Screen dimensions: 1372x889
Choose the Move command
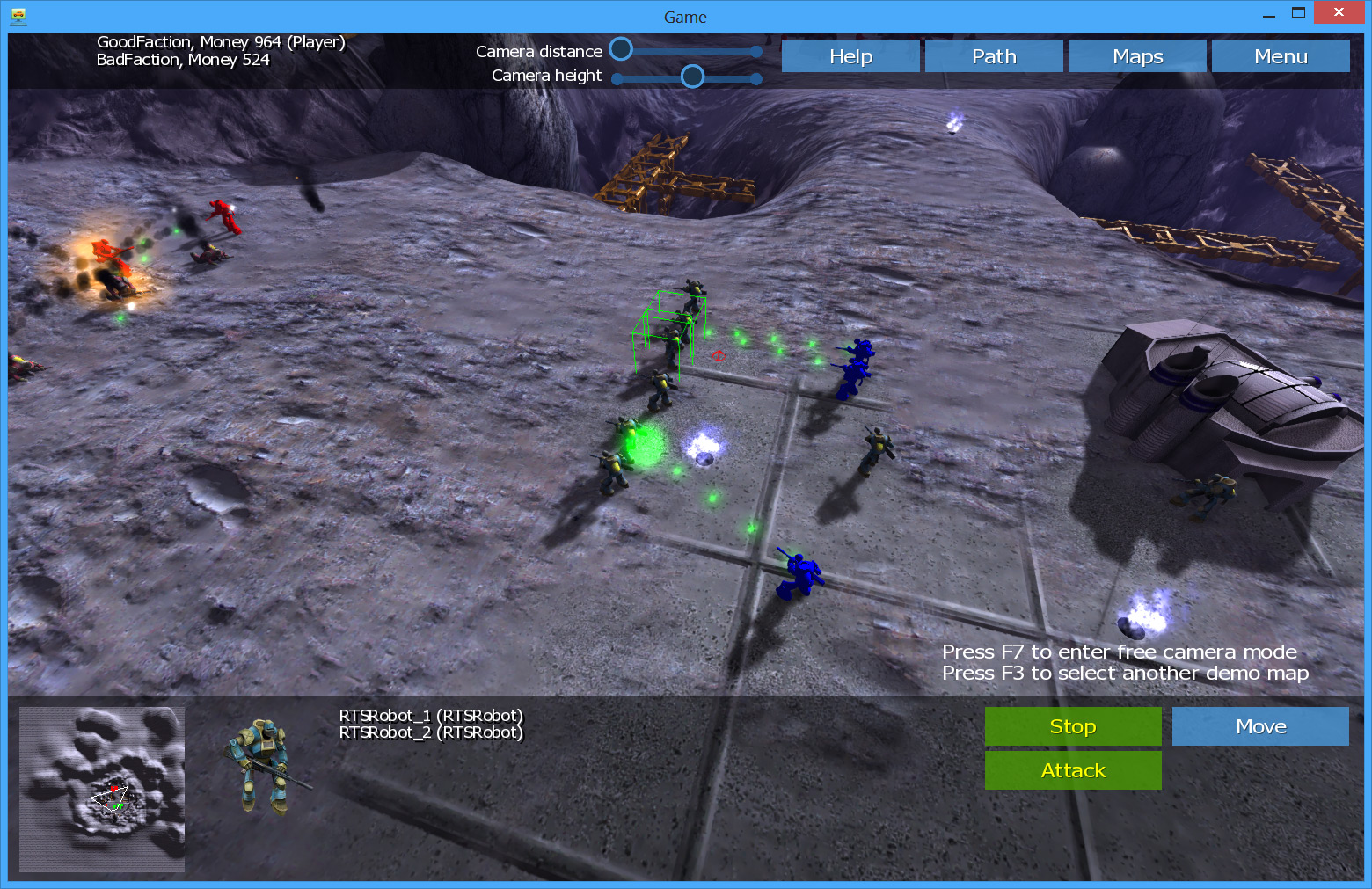(1260, 726)
